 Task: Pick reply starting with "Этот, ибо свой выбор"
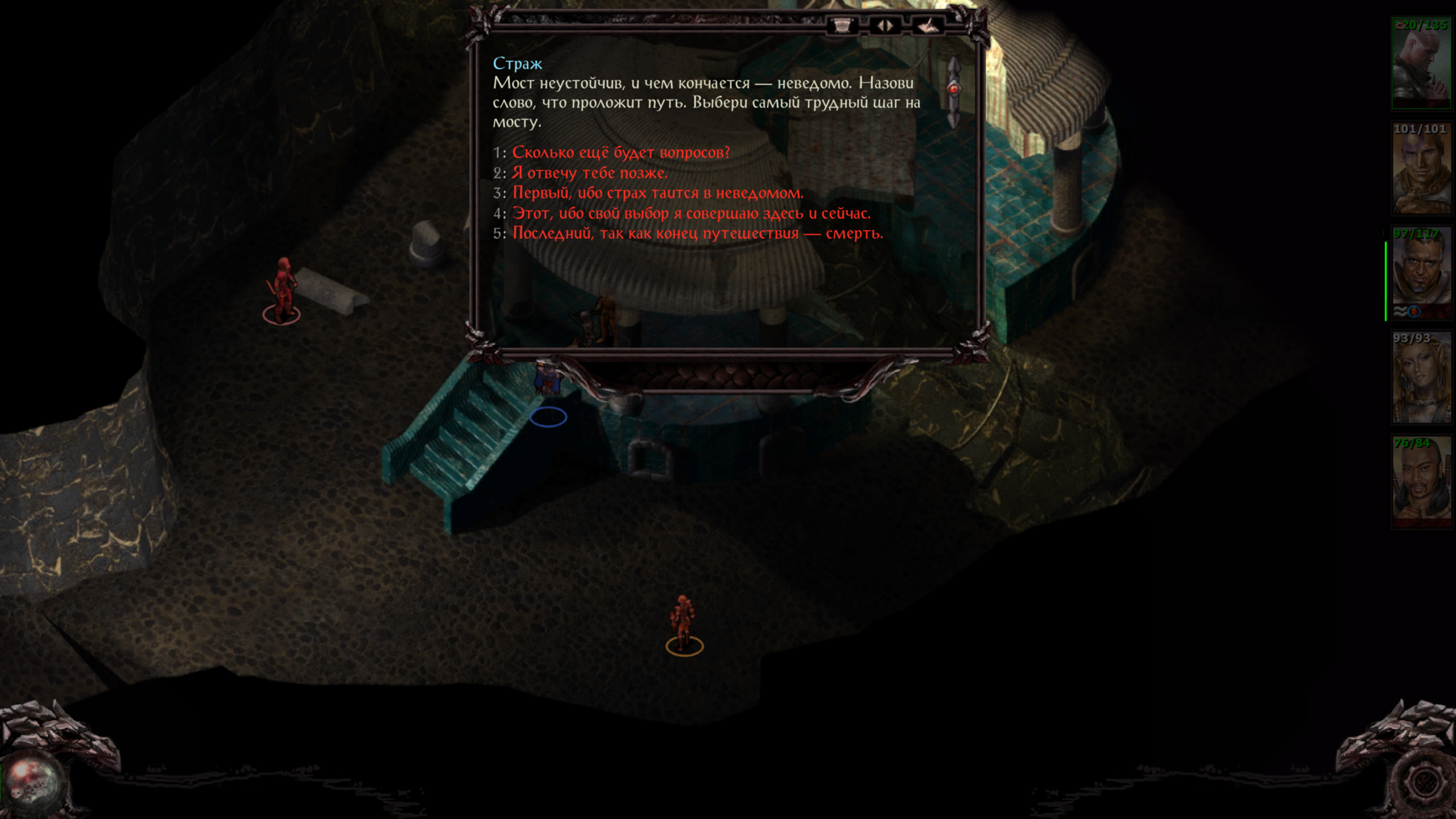(691, 213)
